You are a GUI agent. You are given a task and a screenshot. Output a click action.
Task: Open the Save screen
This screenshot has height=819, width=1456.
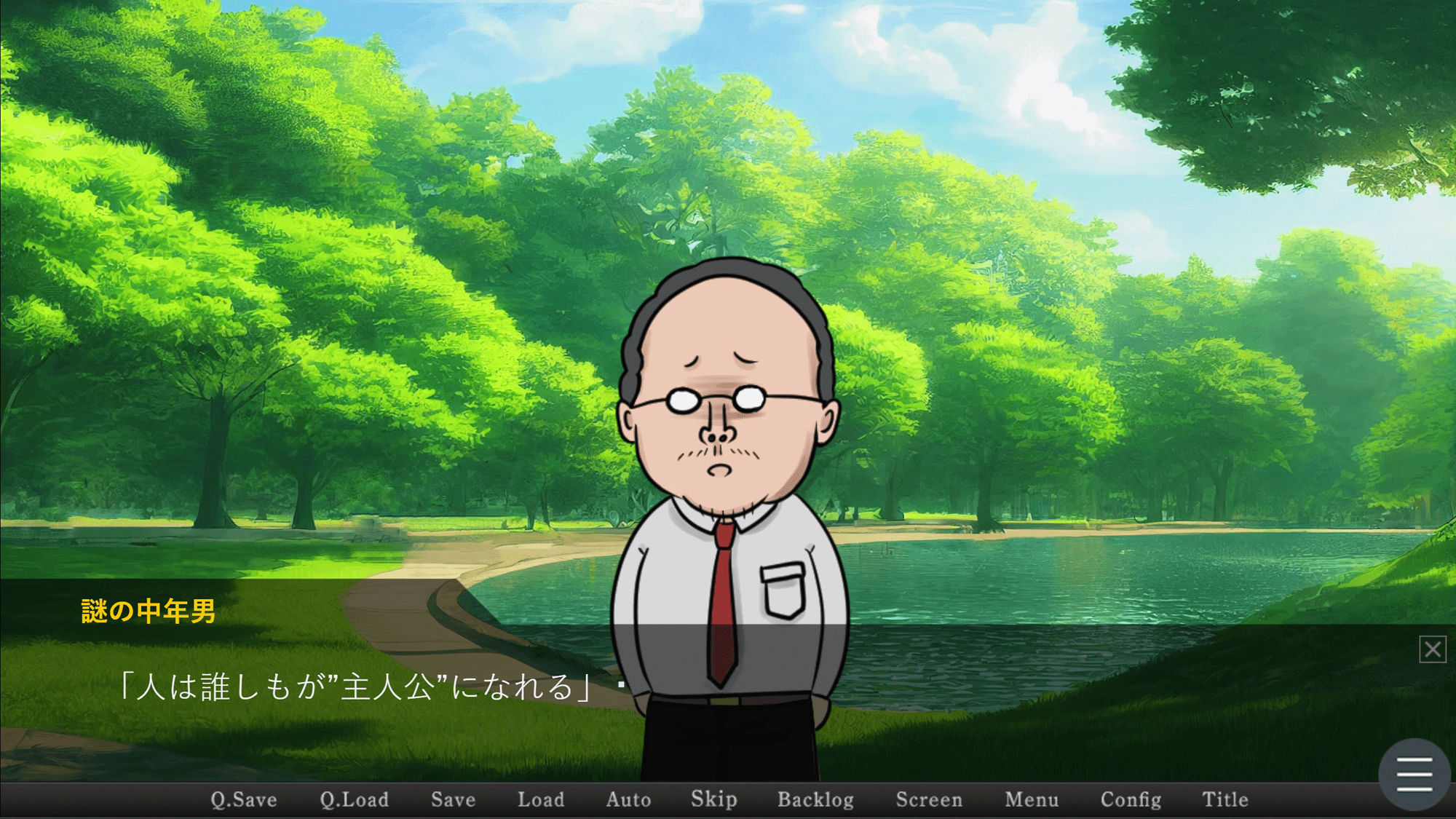[x=453, y=799]
